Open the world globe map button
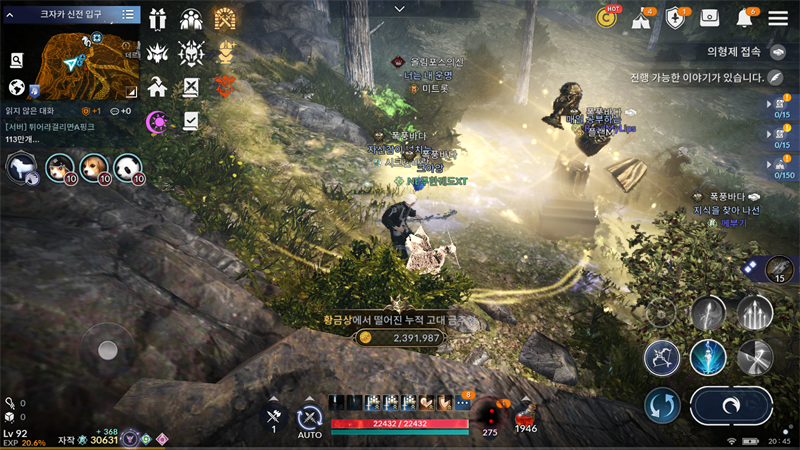800x450 pixels. (x=16, y=88)
